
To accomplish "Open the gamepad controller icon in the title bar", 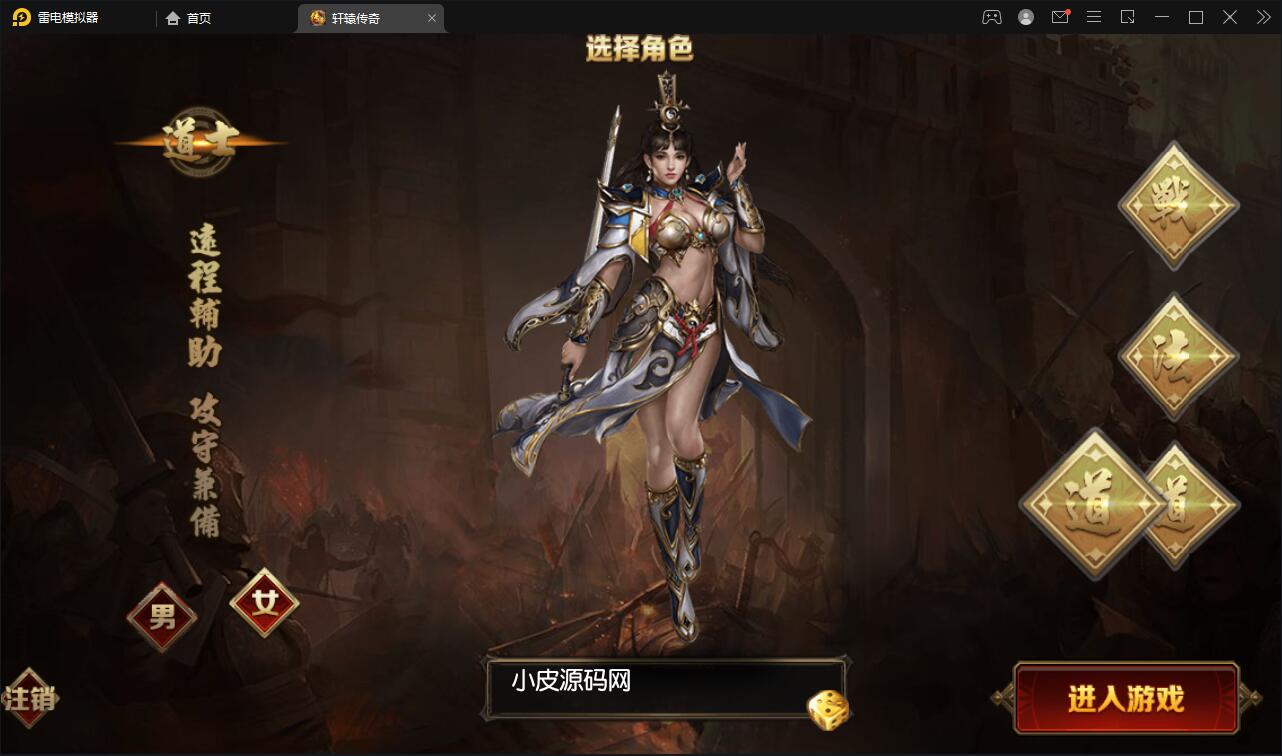I will (991, 17).
